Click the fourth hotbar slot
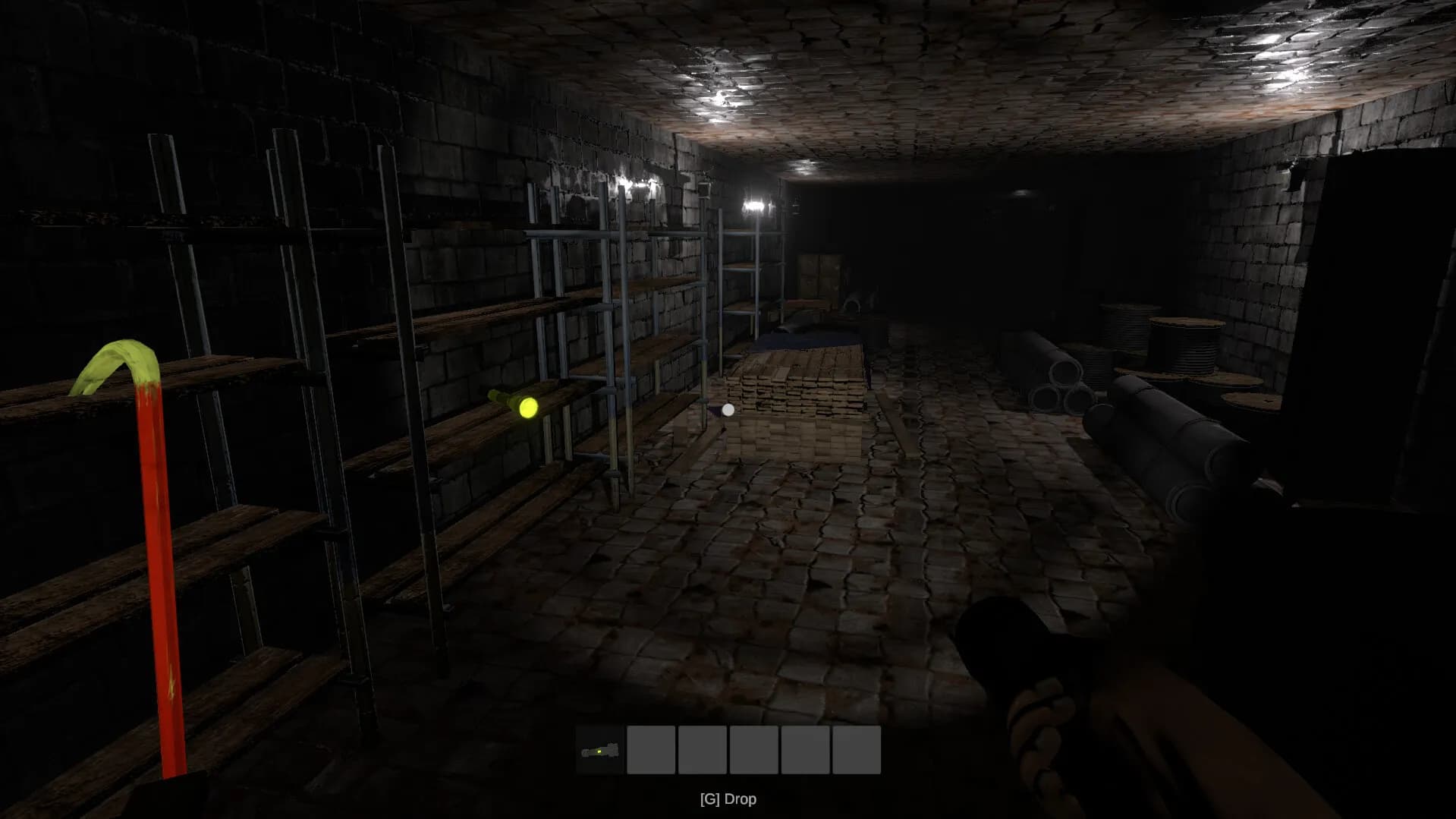Image resolution: width=1456 pixels, height=819 pixels. coord(754,750)
